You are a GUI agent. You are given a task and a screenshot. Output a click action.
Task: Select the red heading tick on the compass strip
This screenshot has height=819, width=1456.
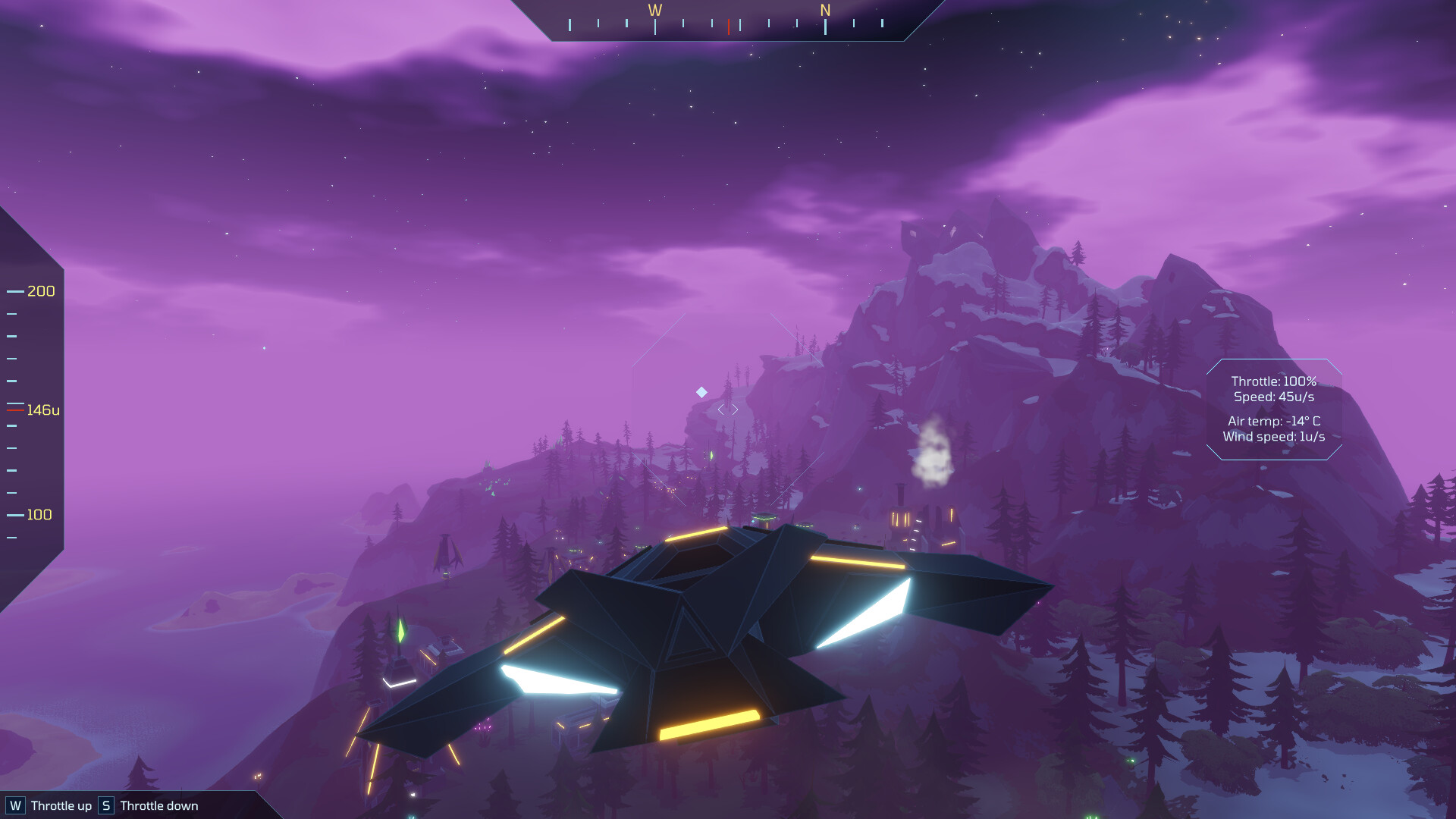point(729,25)
